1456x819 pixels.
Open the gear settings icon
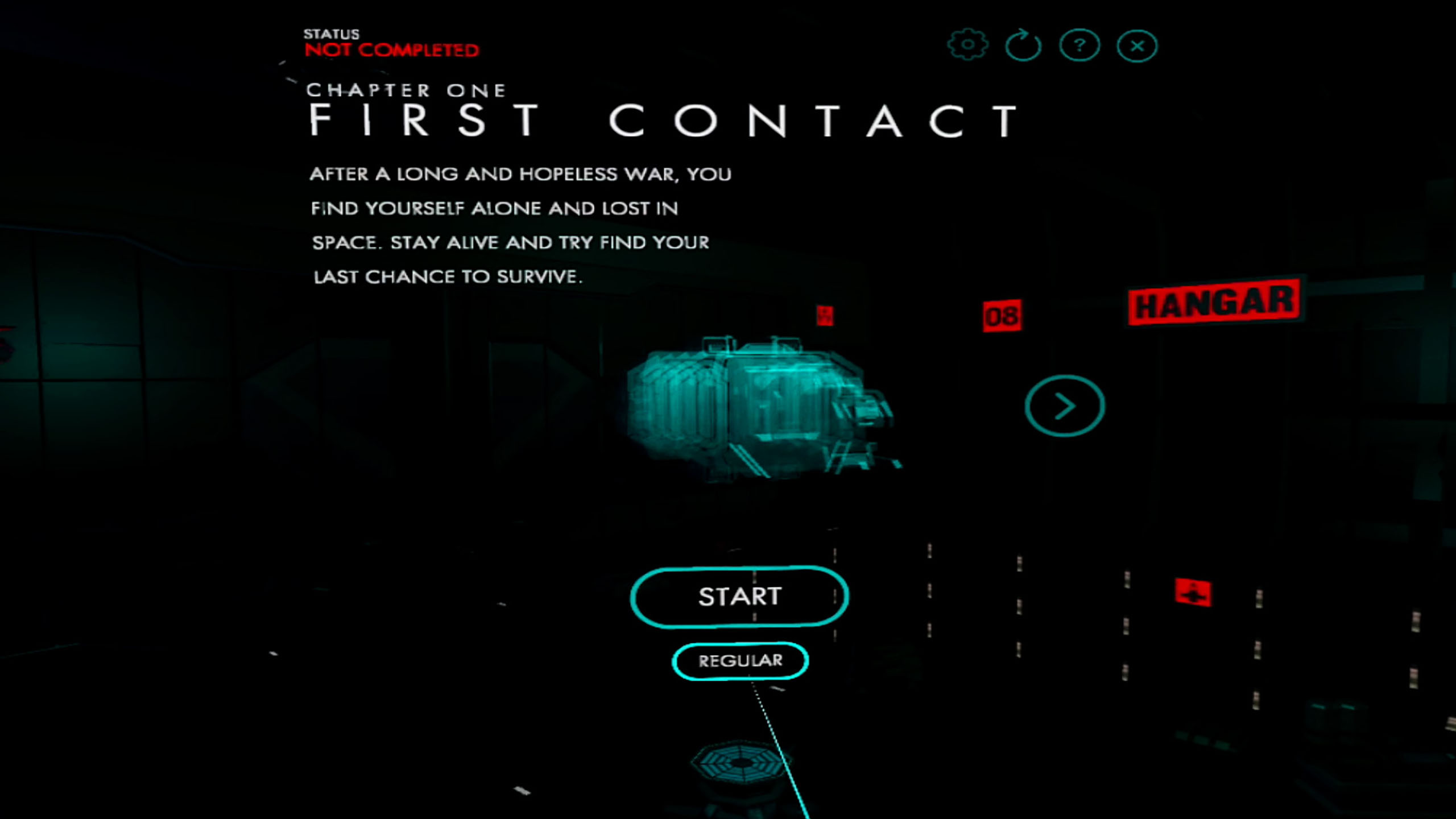[967, 45]
